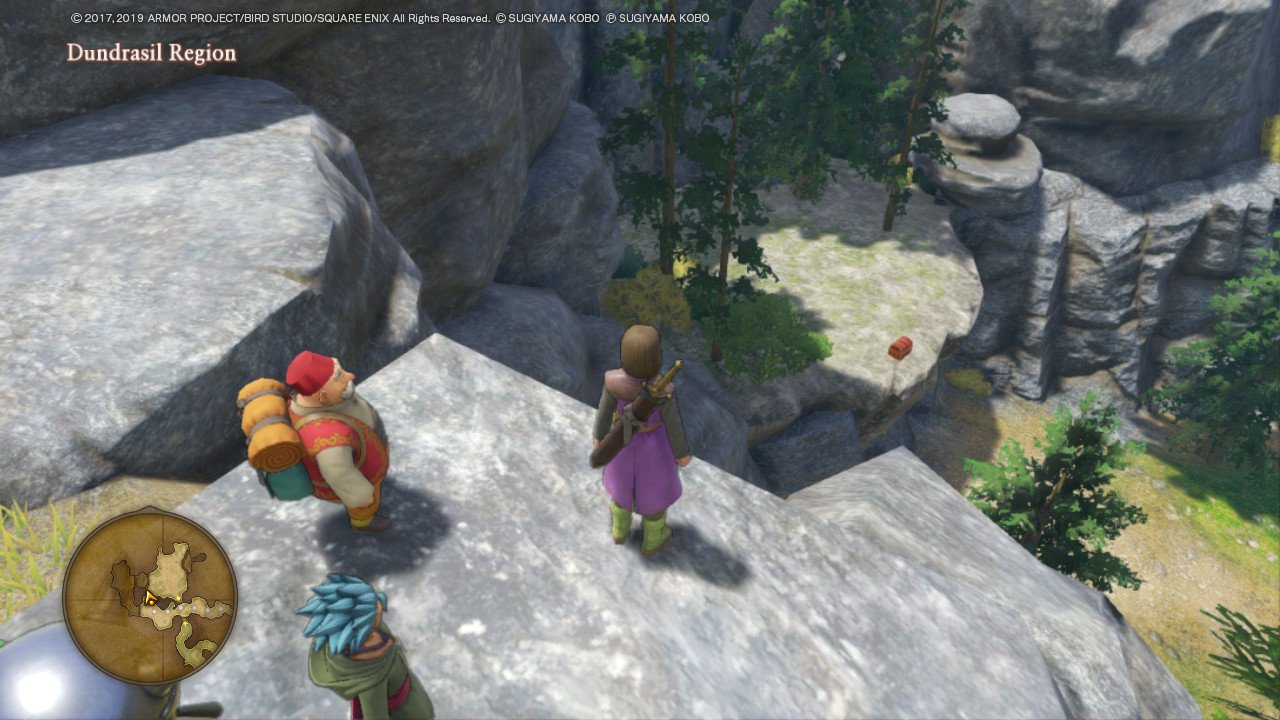Click the small yellow marker below the path on minimap

tap(185, 623)
